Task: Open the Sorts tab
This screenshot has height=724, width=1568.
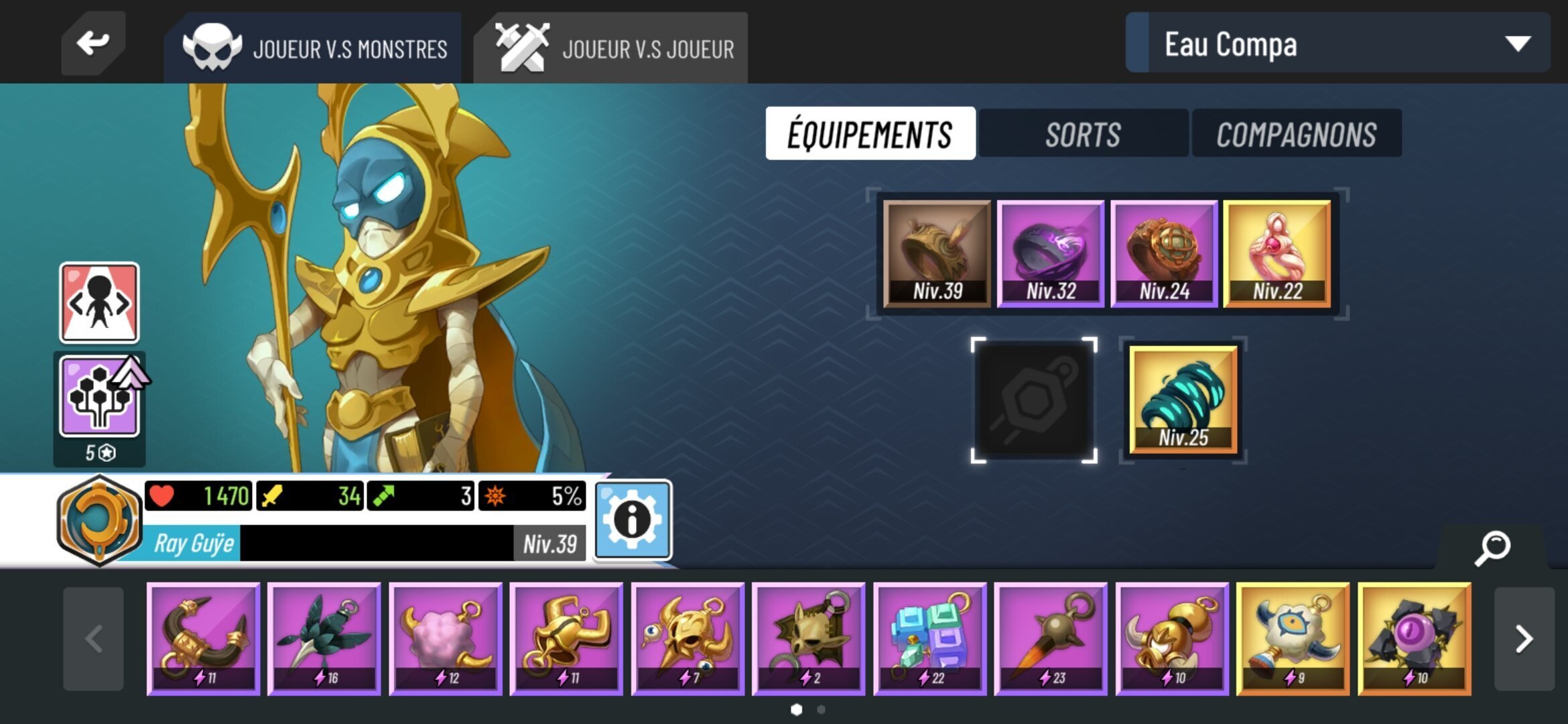Action: 1082,133
